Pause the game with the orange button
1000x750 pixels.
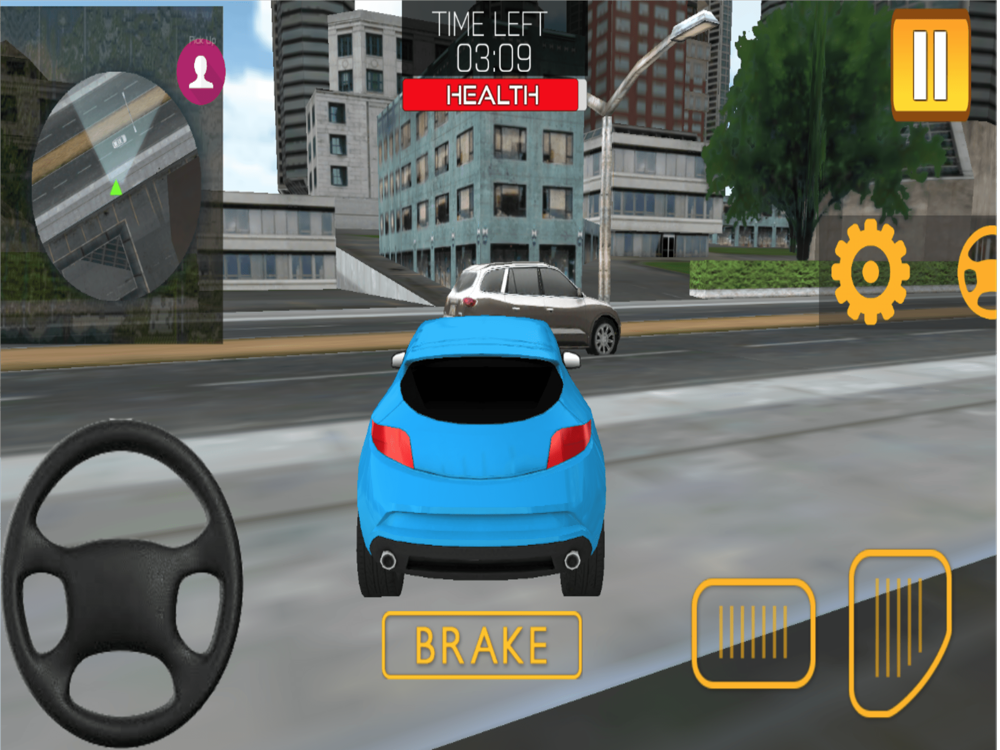(930, 65)
